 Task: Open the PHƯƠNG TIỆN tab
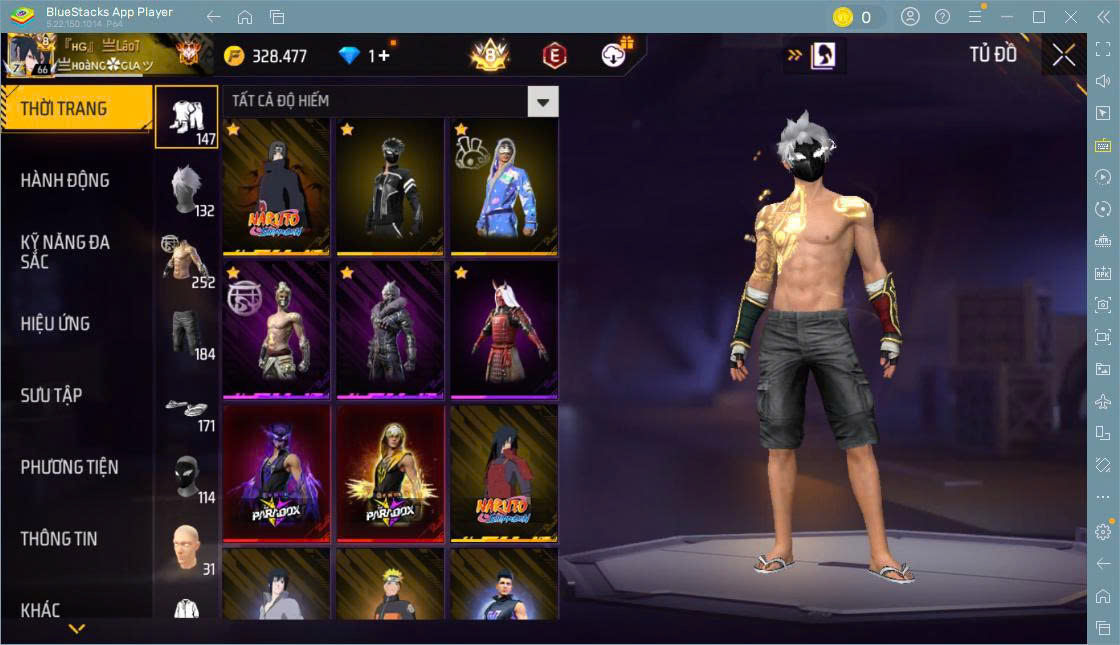click(69, 467)
